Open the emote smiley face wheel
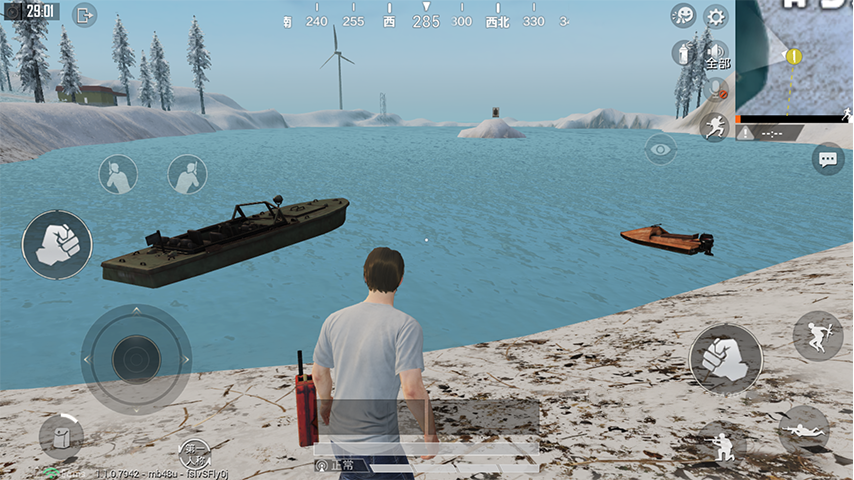Screen dimensions: 854x480 coord(684,16)
